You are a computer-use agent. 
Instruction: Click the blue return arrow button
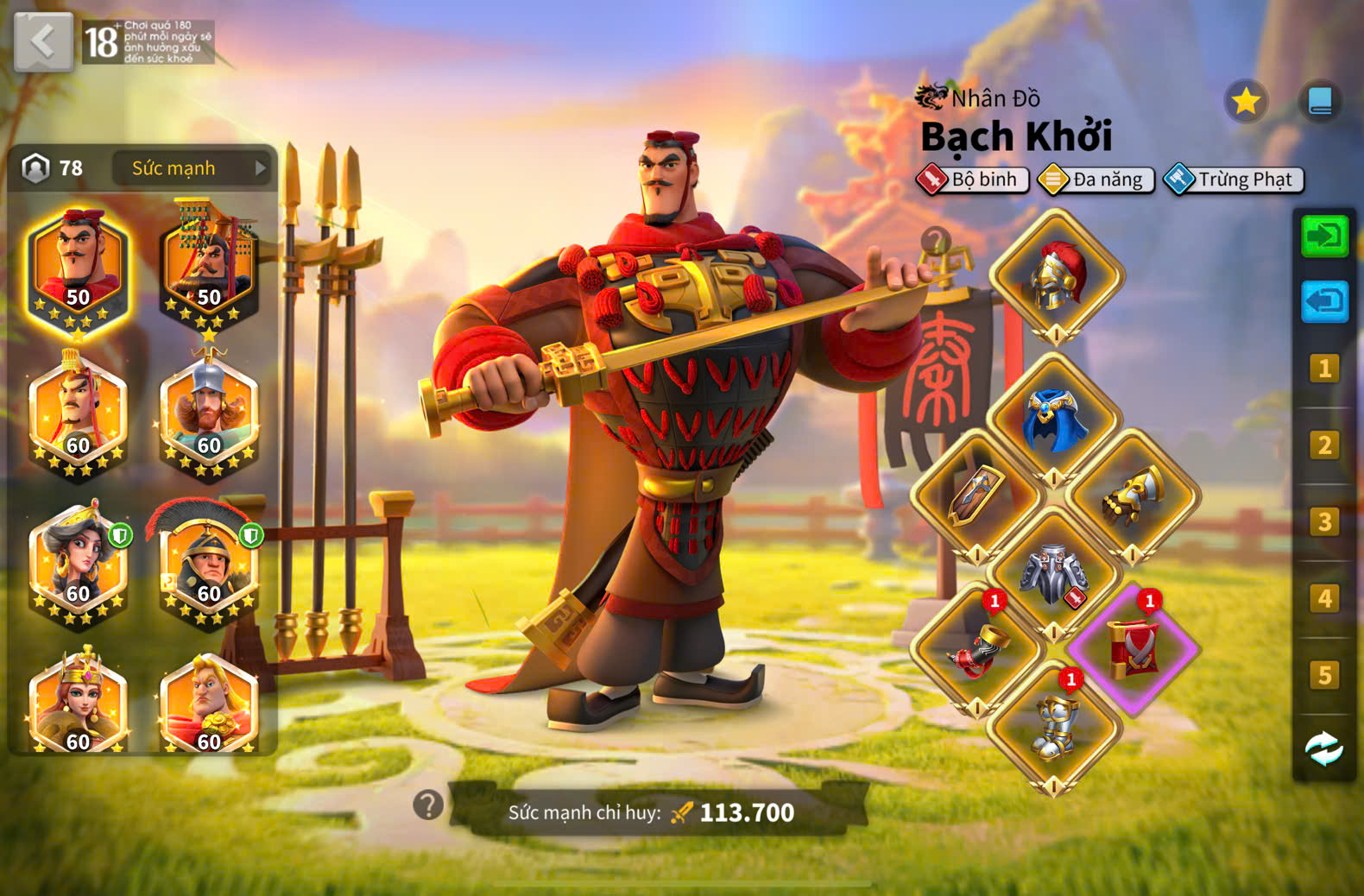[x=1324, y=302]
